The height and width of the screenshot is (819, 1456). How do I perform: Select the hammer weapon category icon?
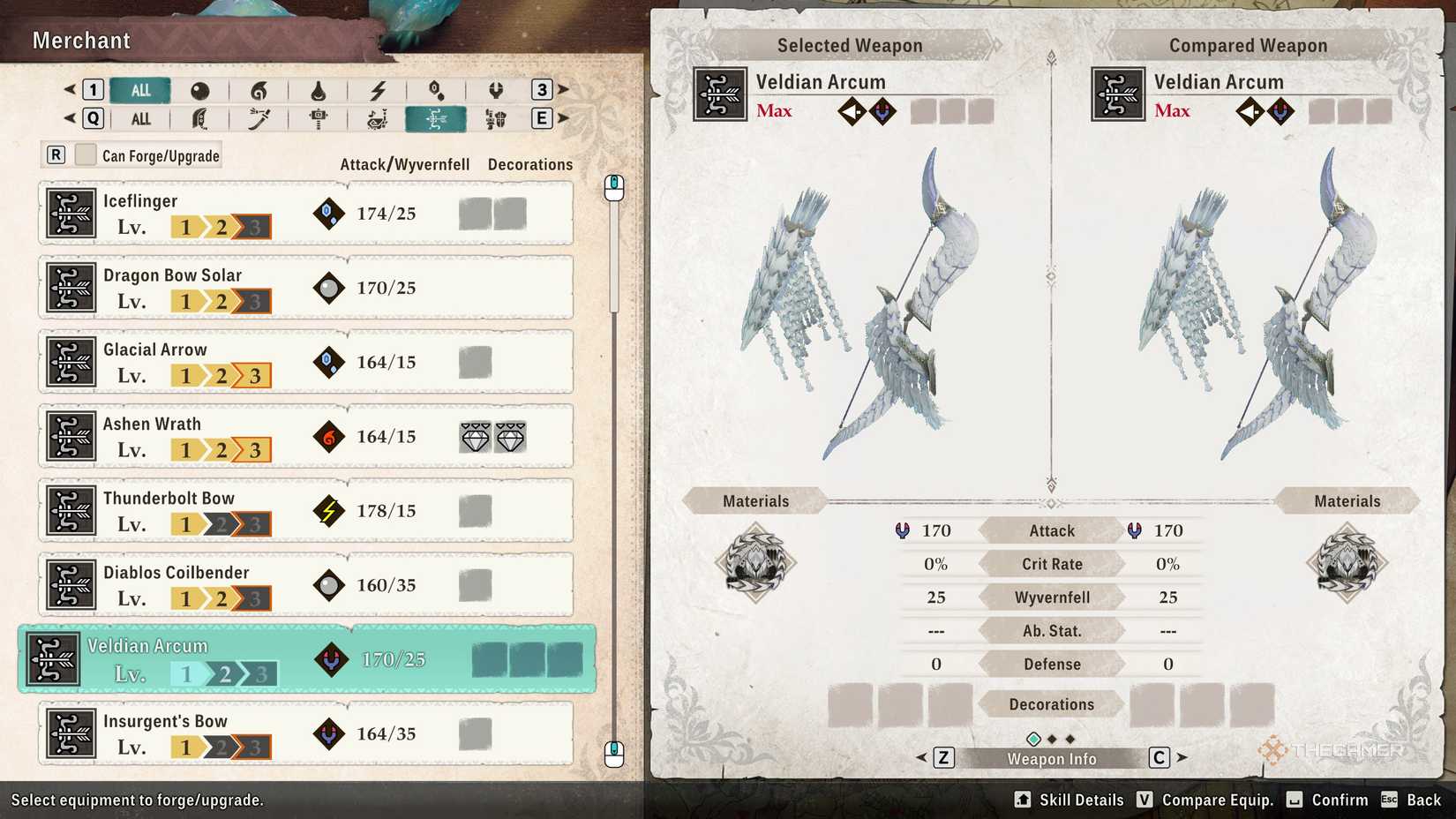click(318, 118)
